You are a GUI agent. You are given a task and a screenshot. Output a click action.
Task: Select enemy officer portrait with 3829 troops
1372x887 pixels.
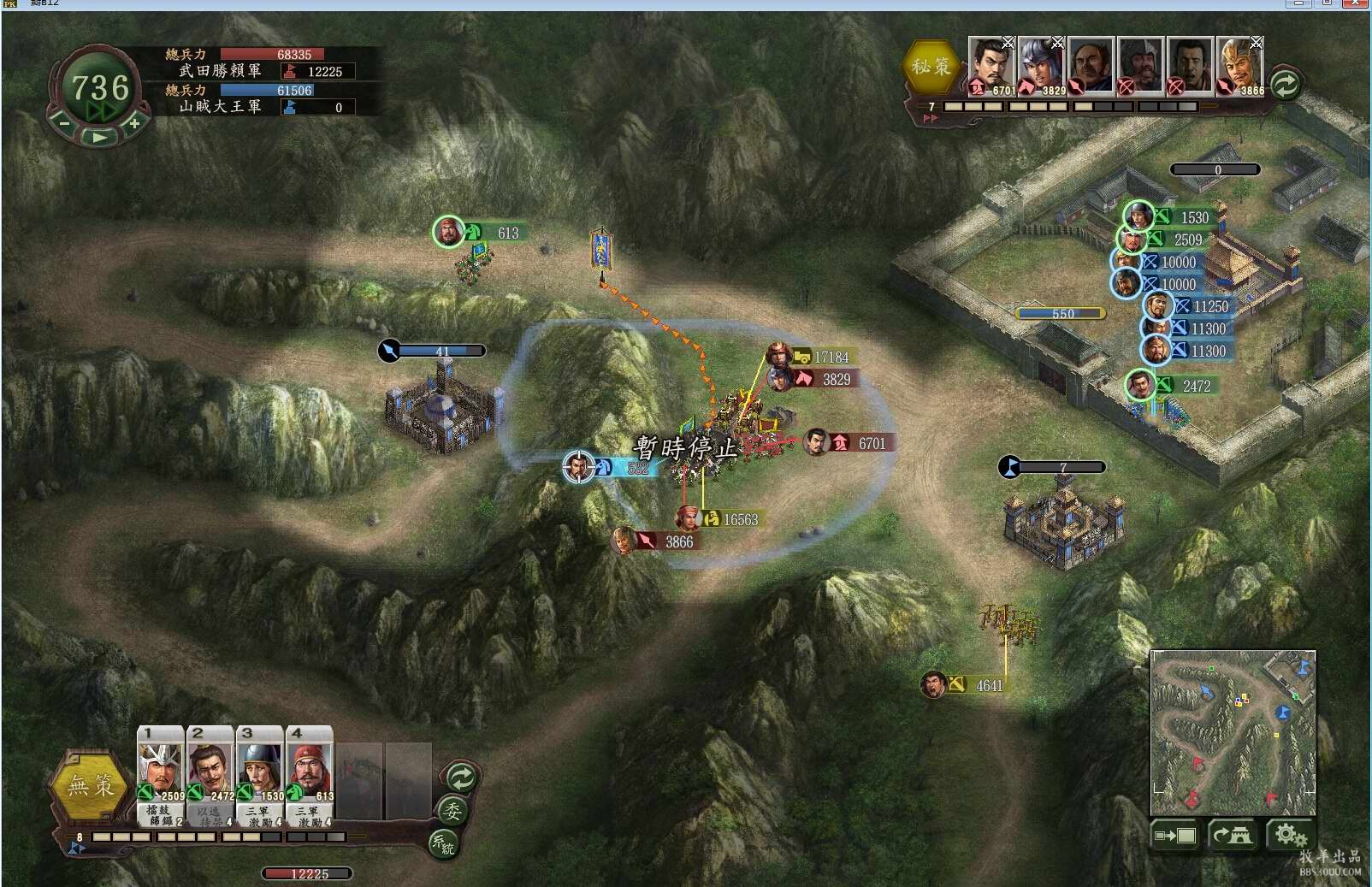(x=1040, y=65)
